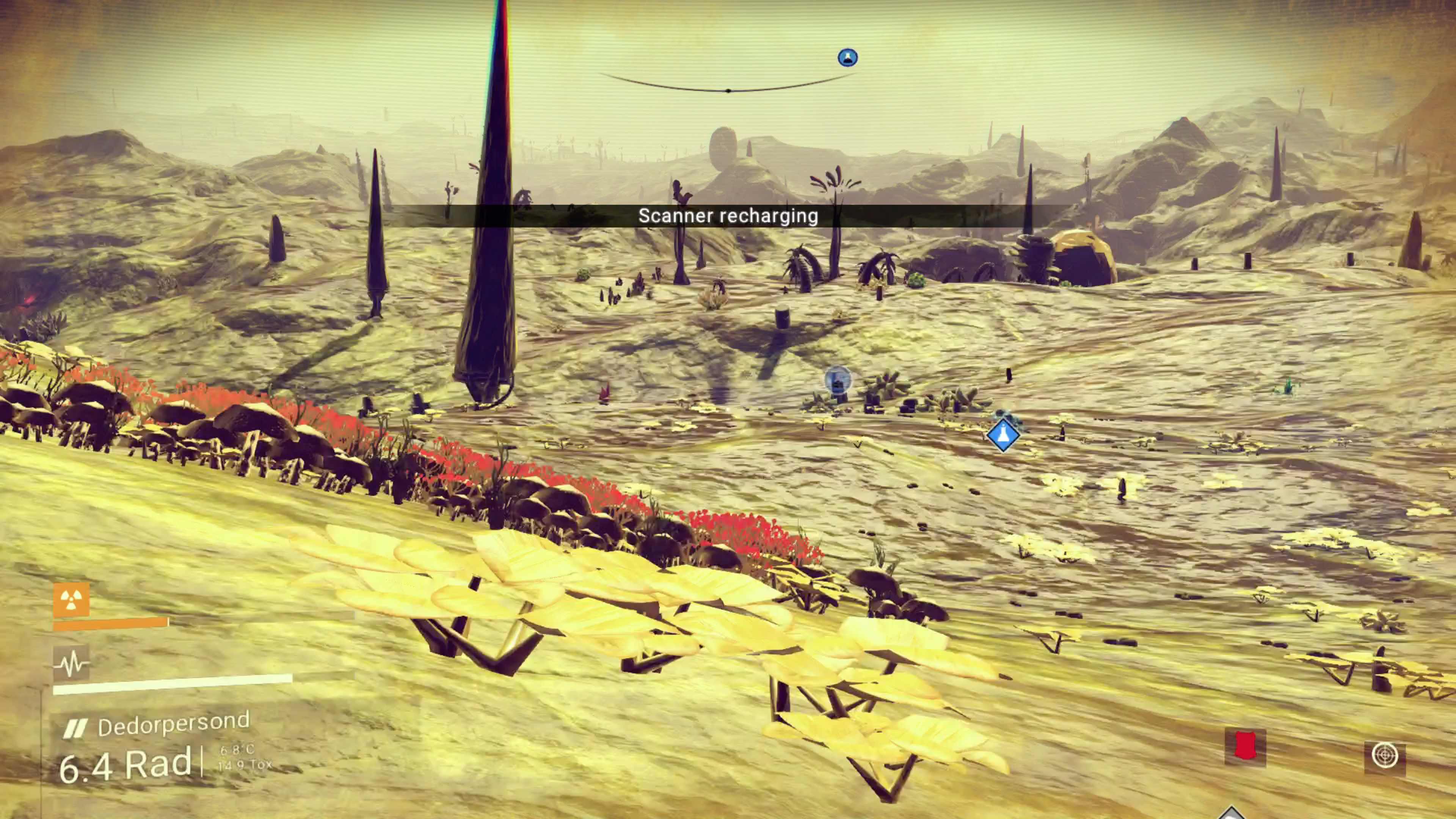The width and height of the screenshot is (1456, 819).
Task: Click the red shield-shaped HUD icon
Action: pyautogui.click(x=1244, y=746)
